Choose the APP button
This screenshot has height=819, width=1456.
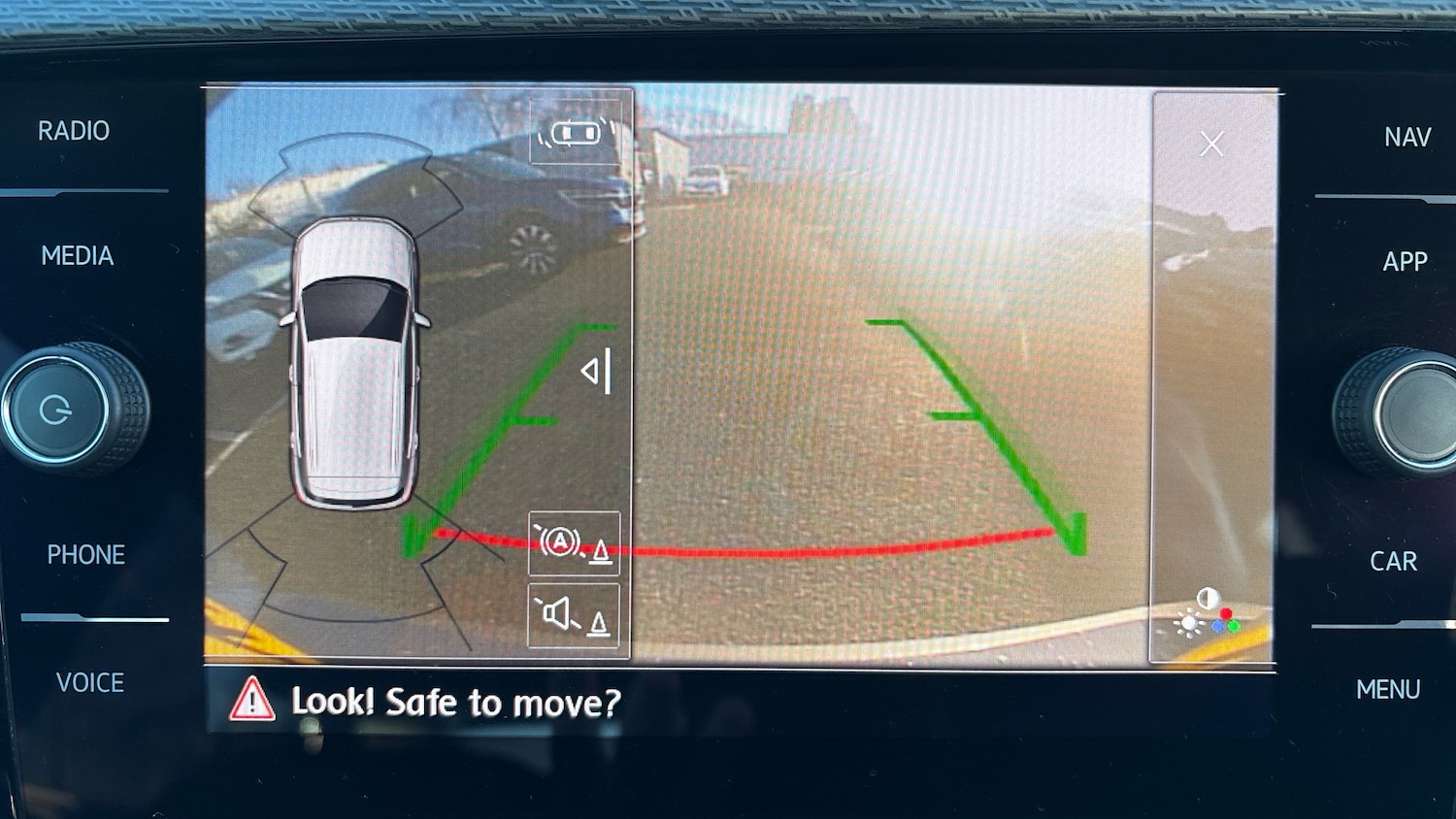1405,262
